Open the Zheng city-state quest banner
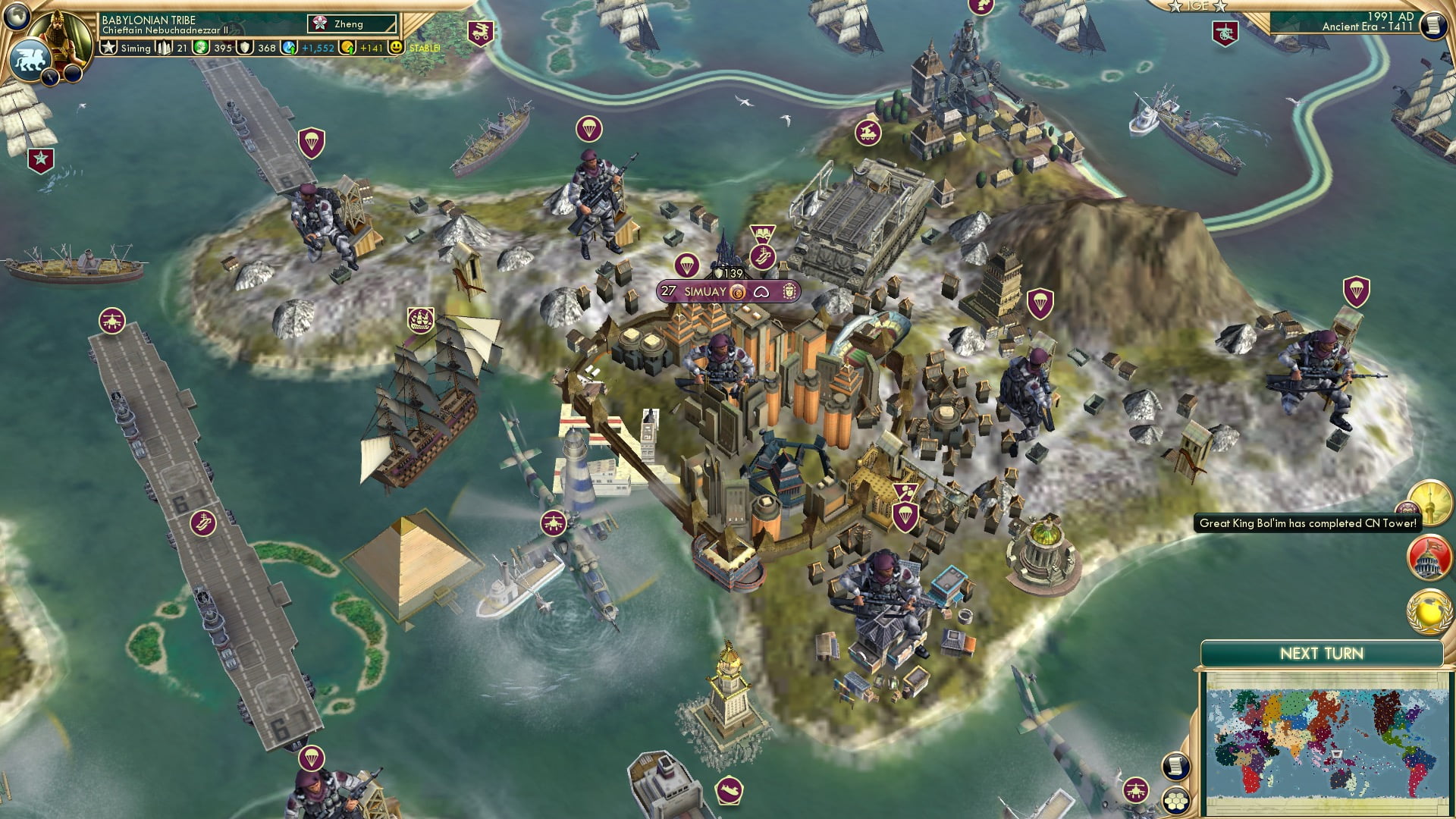The width and height of the screenshot is (1456, 819). coord(351,24)
